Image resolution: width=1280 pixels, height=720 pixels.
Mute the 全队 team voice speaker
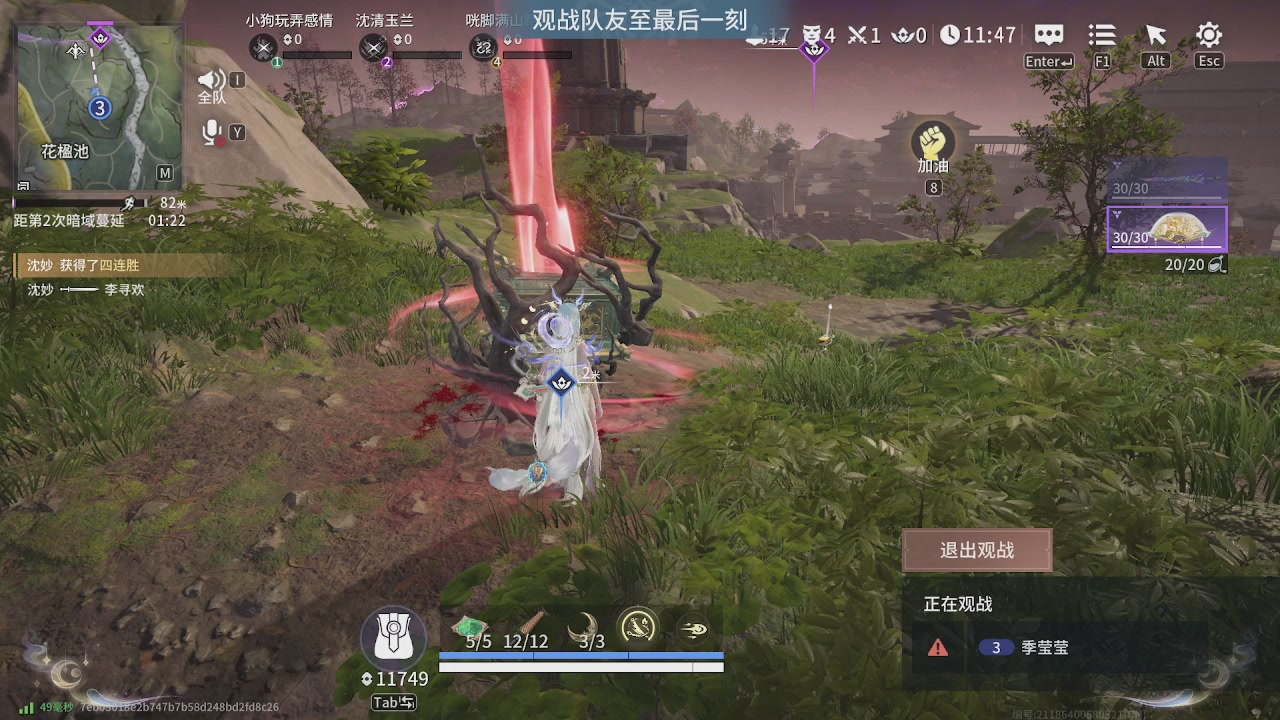tap(211, 79)
